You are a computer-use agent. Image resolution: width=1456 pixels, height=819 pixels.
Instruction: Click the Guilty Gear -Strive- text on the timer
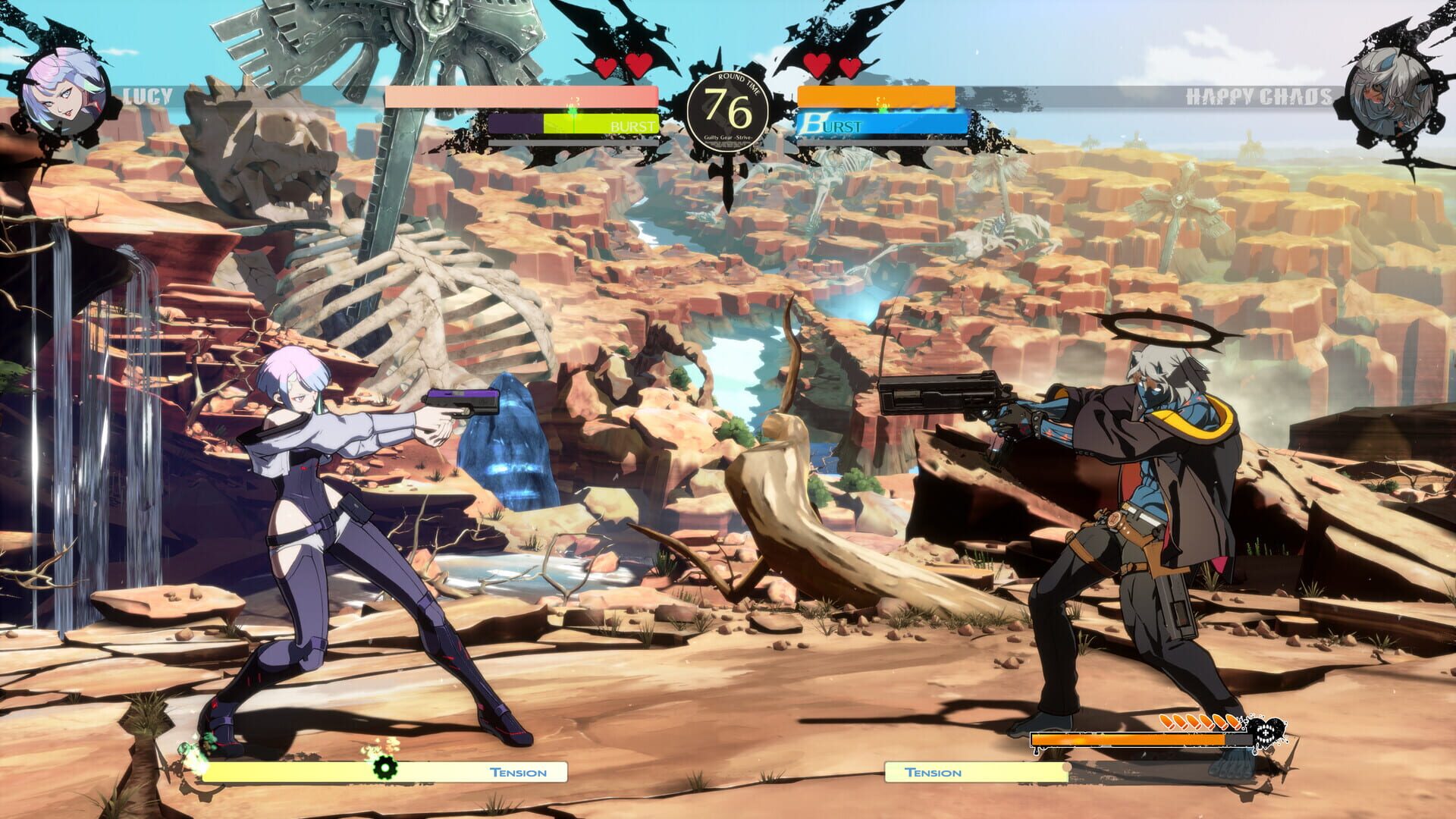[x=729, y=138]
